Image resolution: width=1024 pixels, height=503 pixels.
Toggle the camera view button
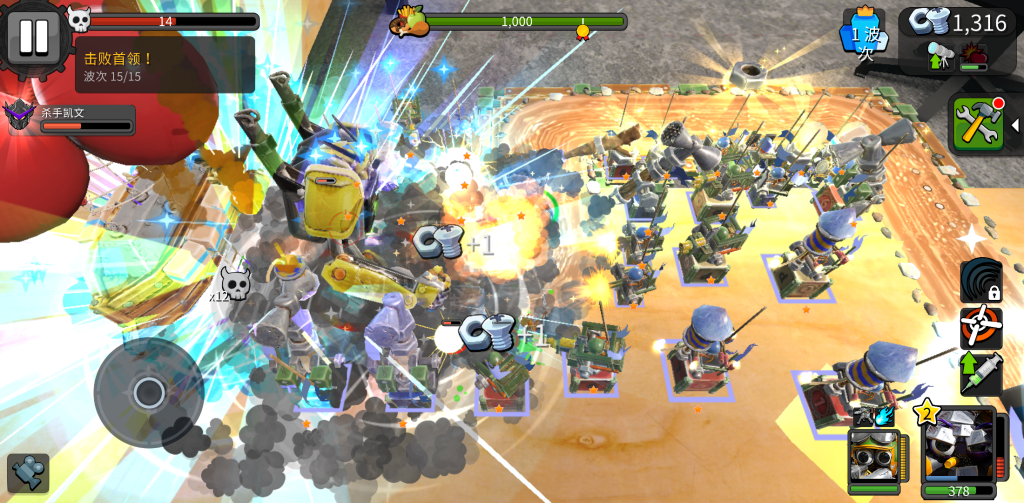click(x=28, y=473)
